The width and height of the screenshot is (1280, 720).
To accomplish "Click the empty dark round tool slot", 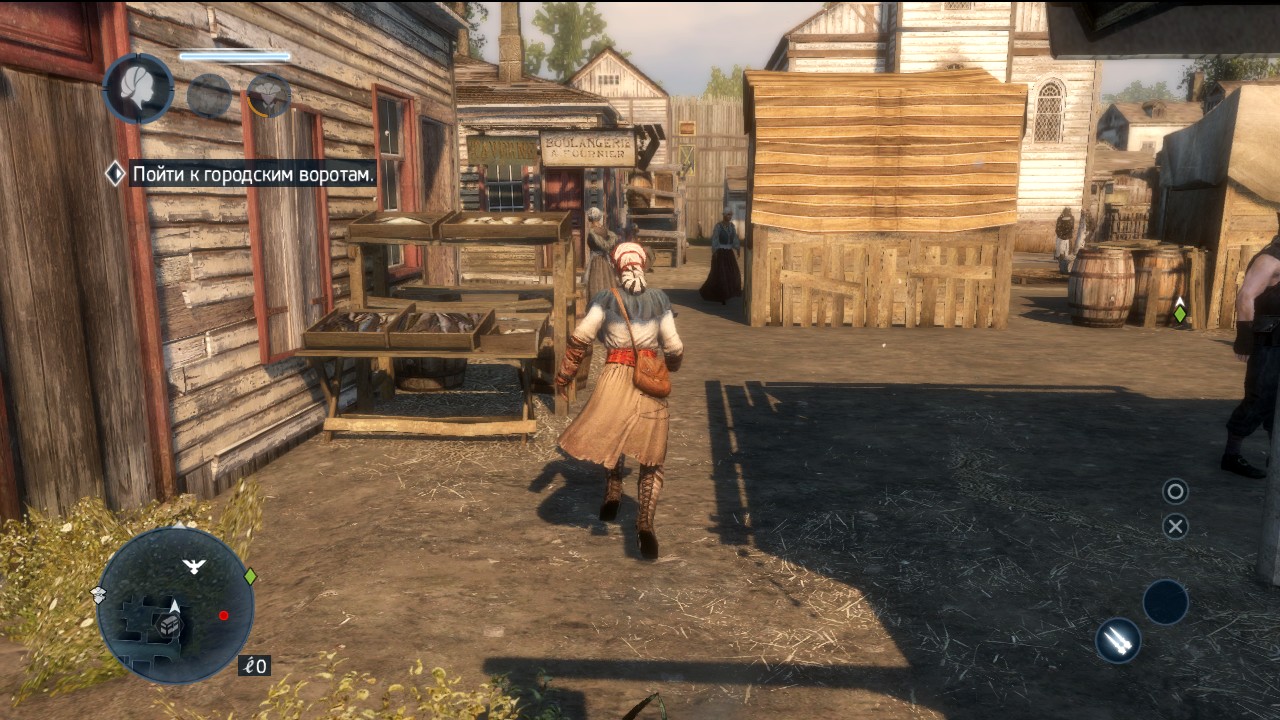I will point(1165,602).
